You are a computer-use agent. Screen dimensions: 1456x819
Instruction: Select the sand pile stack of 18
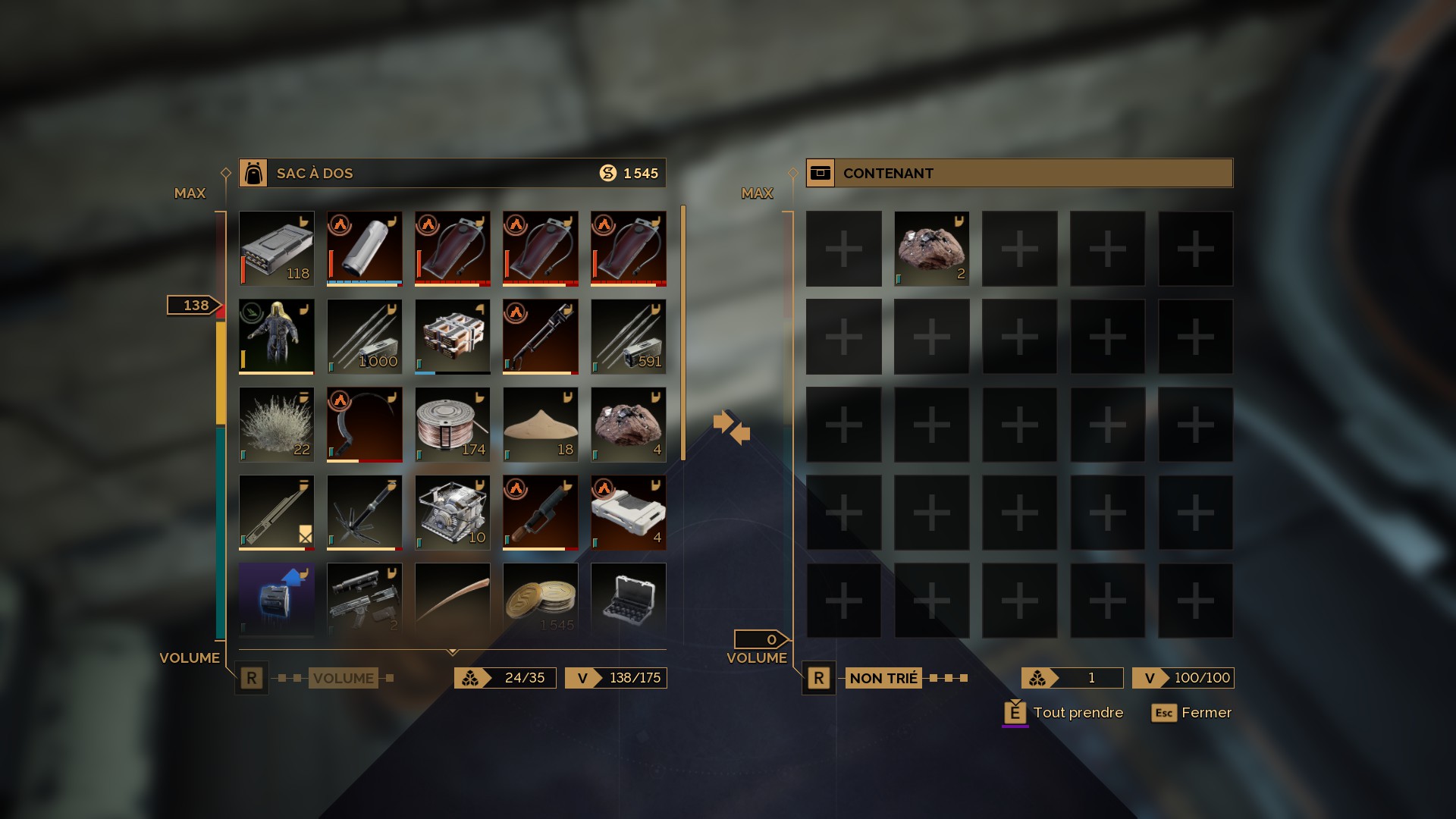[540, 425]
